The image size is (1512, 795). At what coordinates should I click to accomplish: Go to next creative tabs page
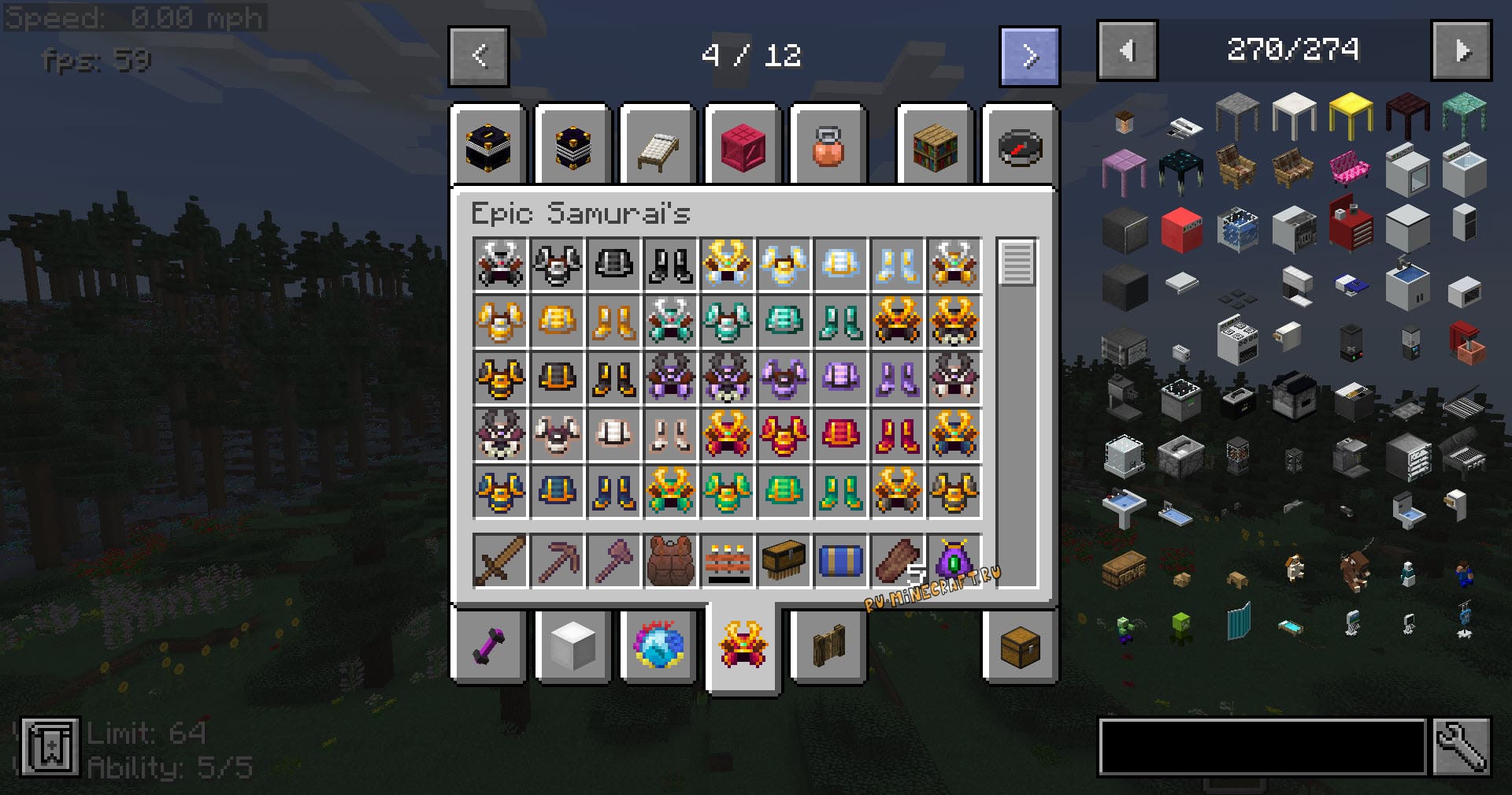coord(1029,56)
